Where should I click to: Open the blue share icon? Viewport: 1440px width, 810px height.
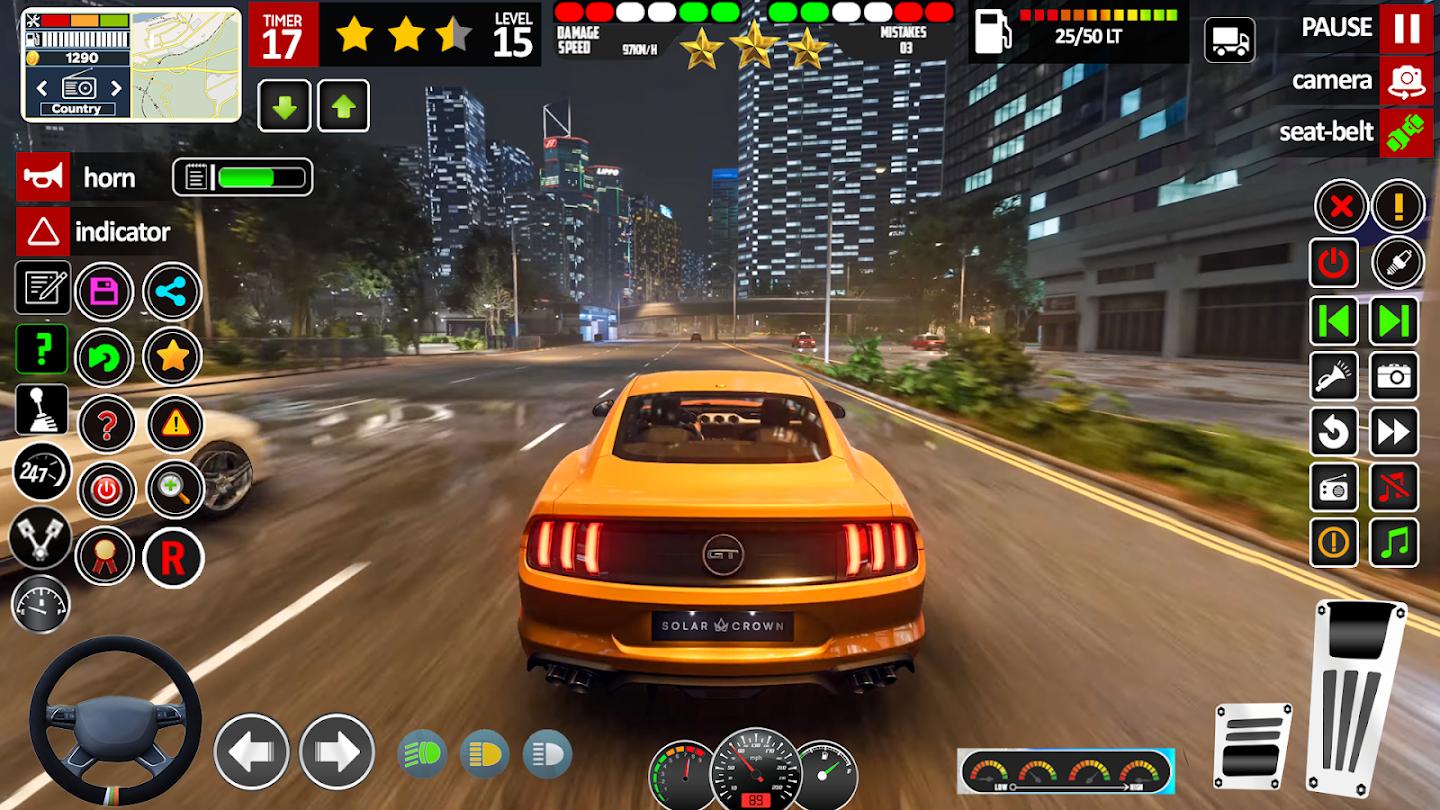[x=172, y=292]
